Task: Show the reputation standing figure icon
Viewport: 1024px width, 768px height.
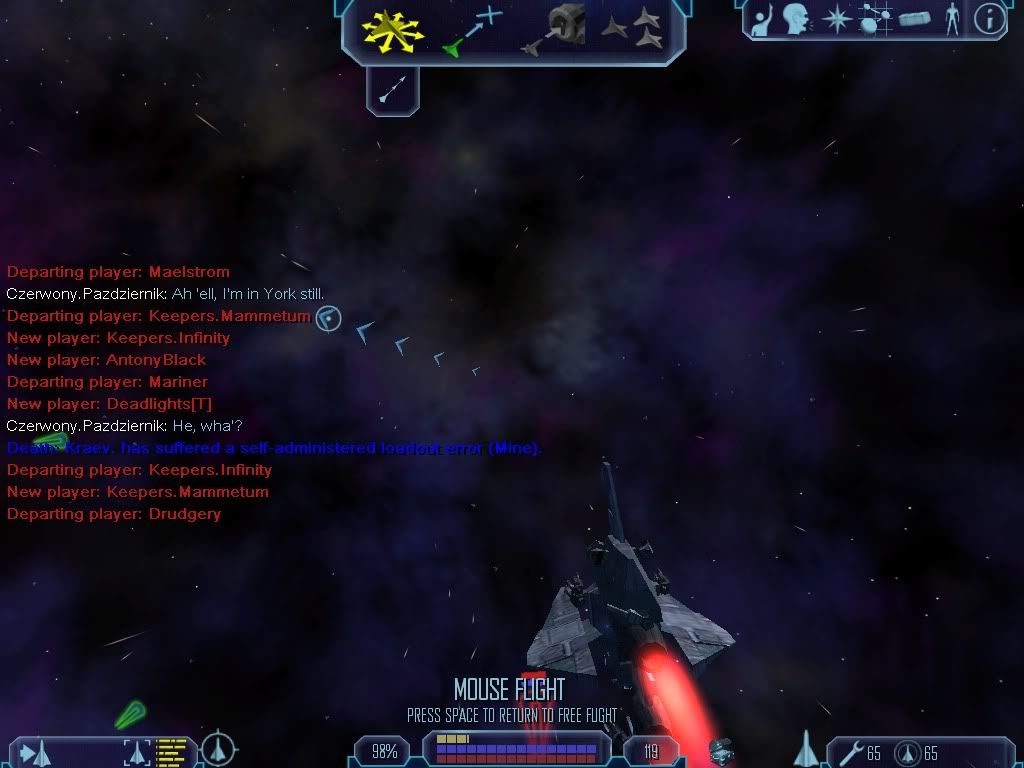Action: (x=952, y=19)
